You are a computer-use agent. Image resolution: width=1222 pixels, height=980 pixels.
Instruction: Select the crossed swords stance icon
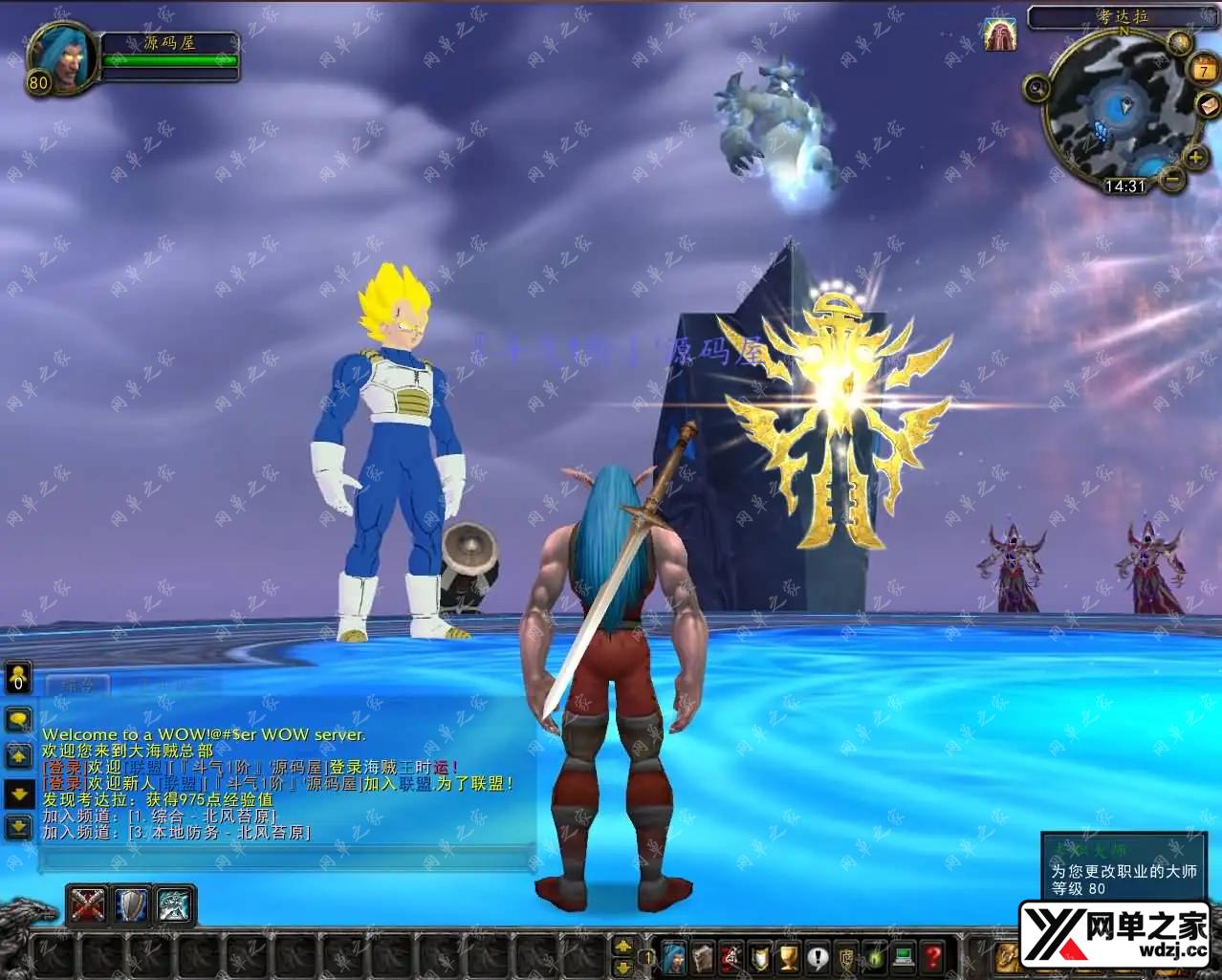pos(89,904)
